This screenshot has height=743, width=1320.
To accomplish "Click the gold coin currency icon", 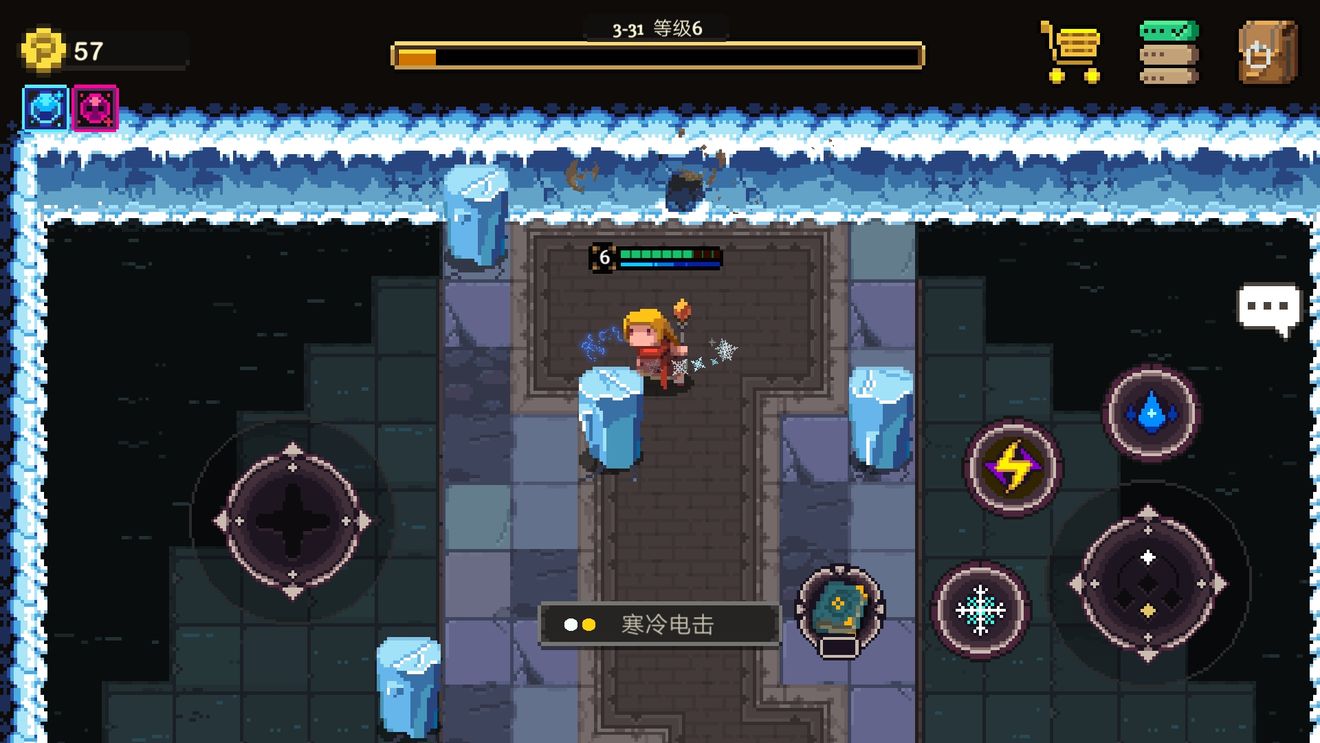I will click(x=41, y=48).
